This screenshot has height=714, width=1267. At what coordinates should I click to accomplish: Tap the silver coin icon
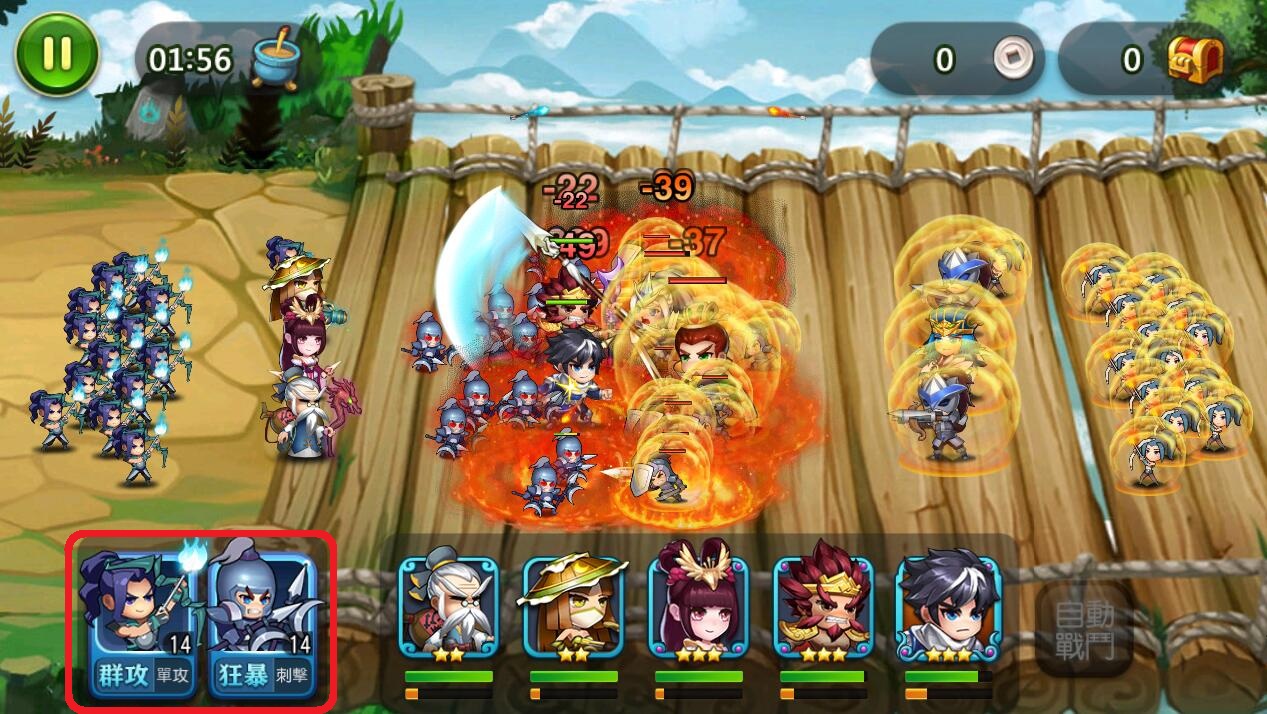1010,60
